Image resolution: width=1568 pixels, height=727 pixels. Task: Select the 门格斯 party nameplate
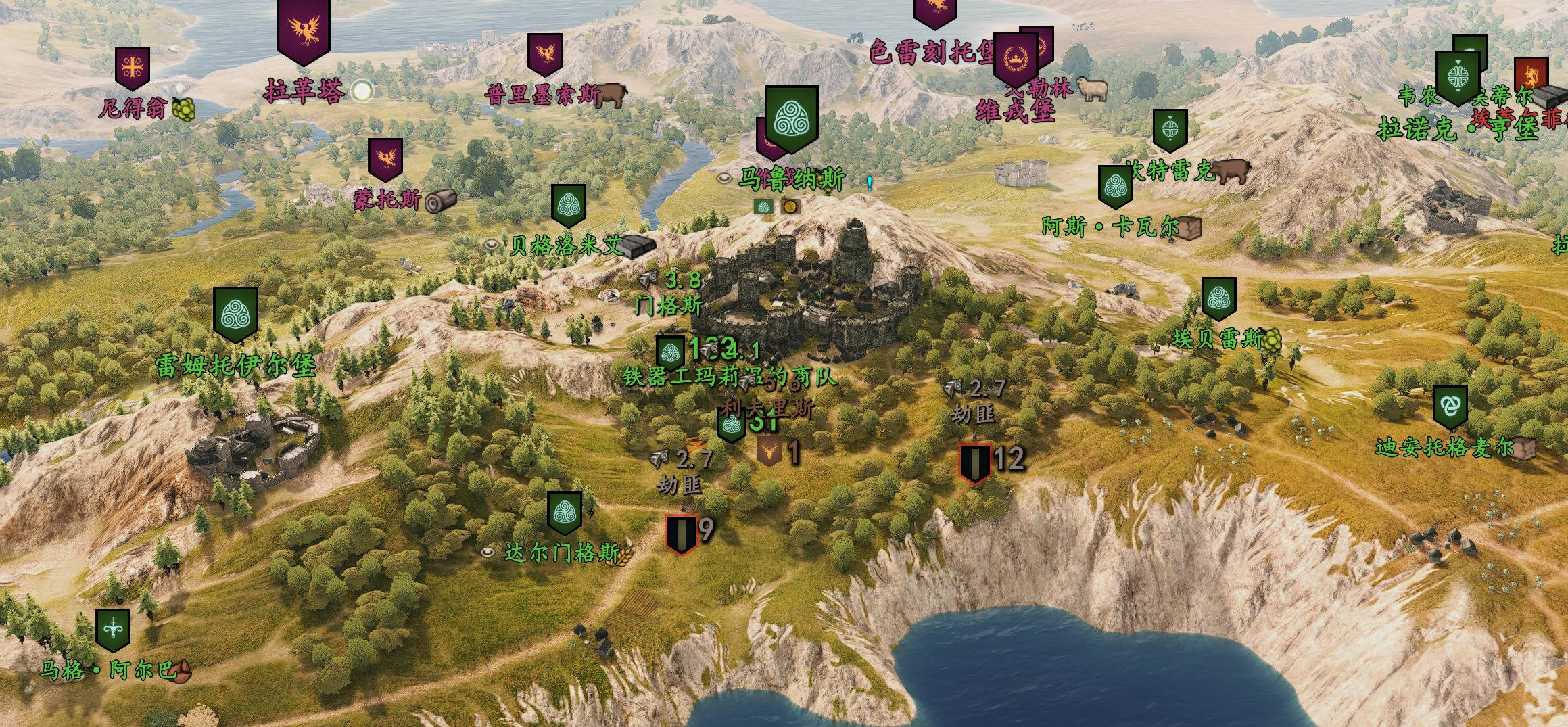(669, 306)
